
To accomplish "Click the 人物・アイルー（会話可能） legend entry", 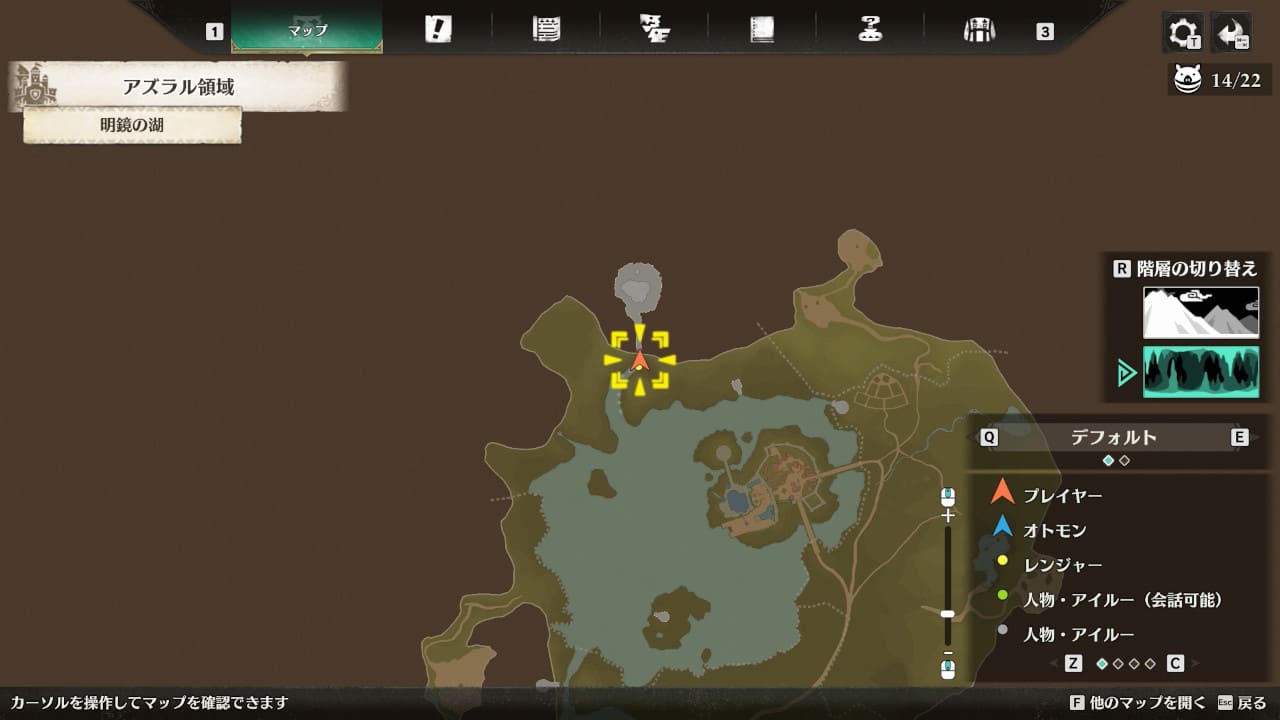I will coord(1122,600).
